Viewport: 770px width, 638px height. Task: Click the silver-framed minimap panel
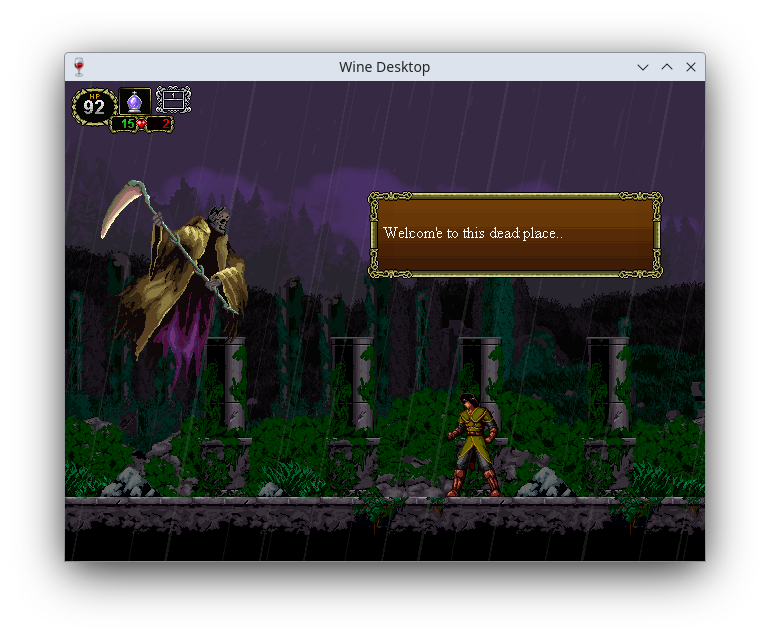point(173,100)
